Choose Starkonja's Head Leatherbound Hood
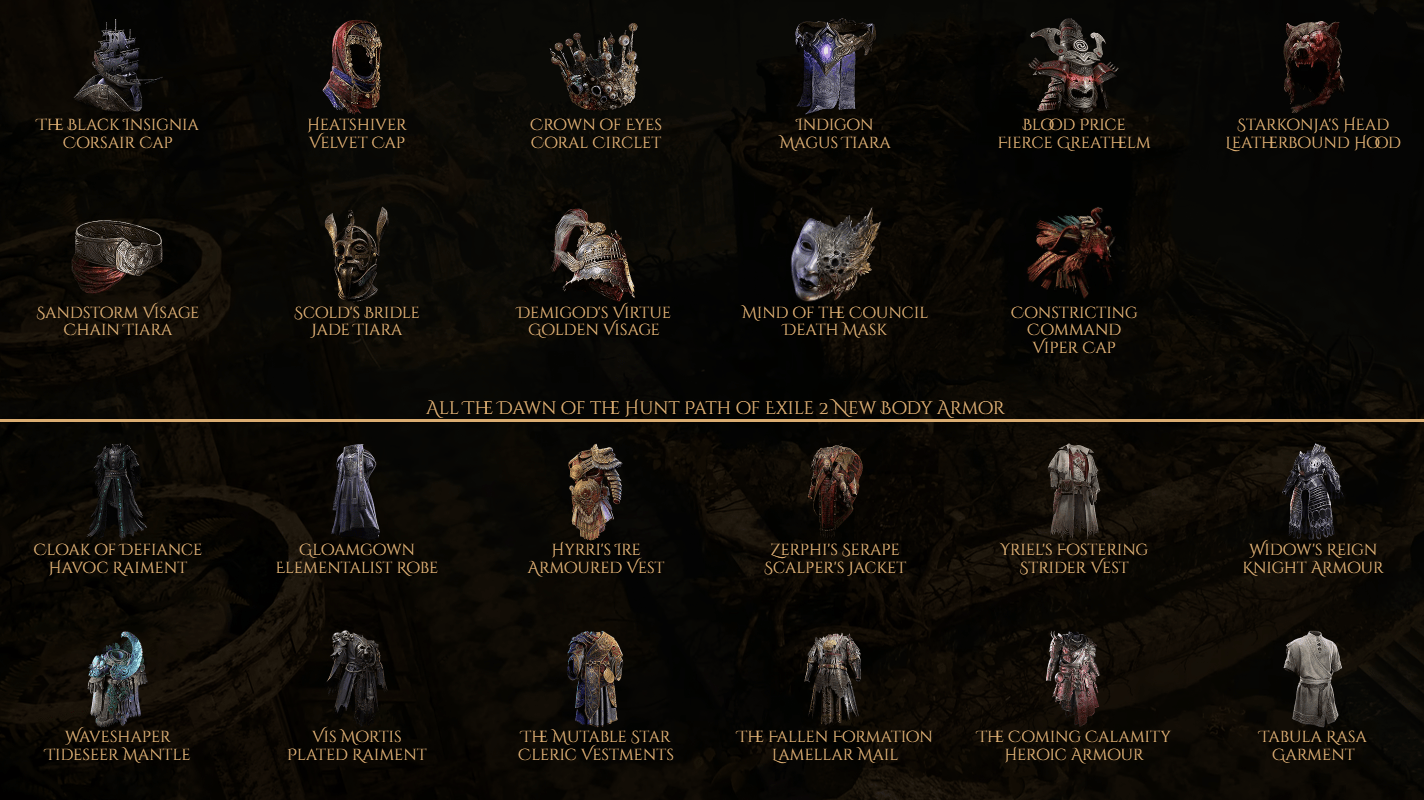This screenshot has width=1424, height=800. 1313,65
